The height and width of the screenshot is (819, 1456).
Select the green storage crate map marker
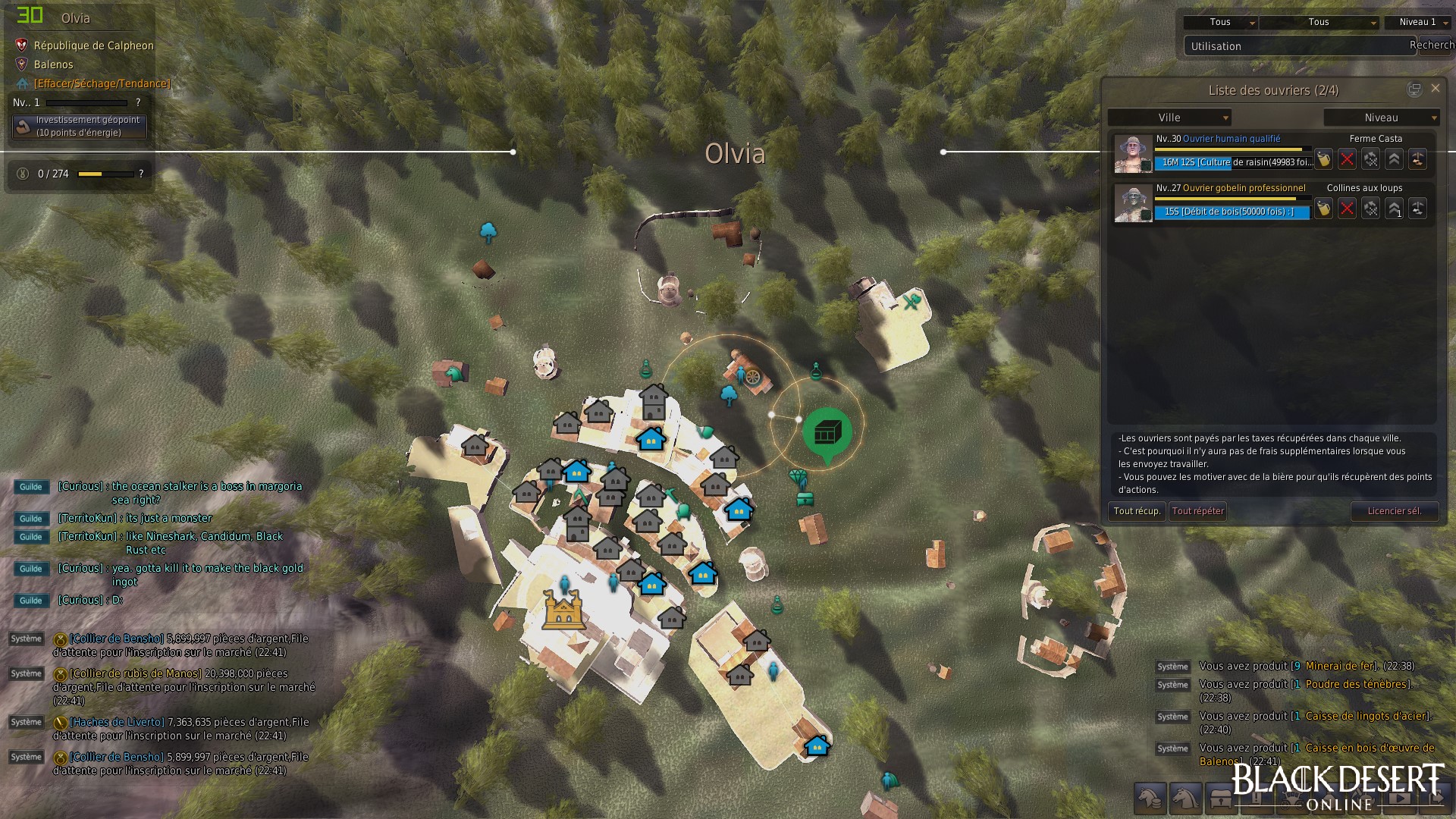(x=827, y=433)
